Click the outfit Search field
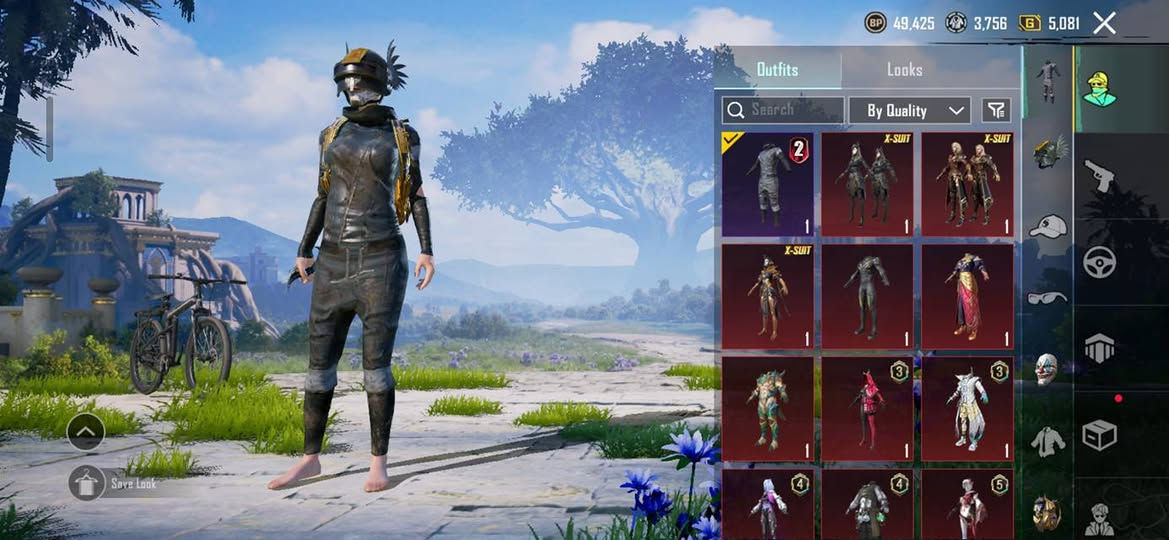The image size is (1169, 540). [783, 110]
